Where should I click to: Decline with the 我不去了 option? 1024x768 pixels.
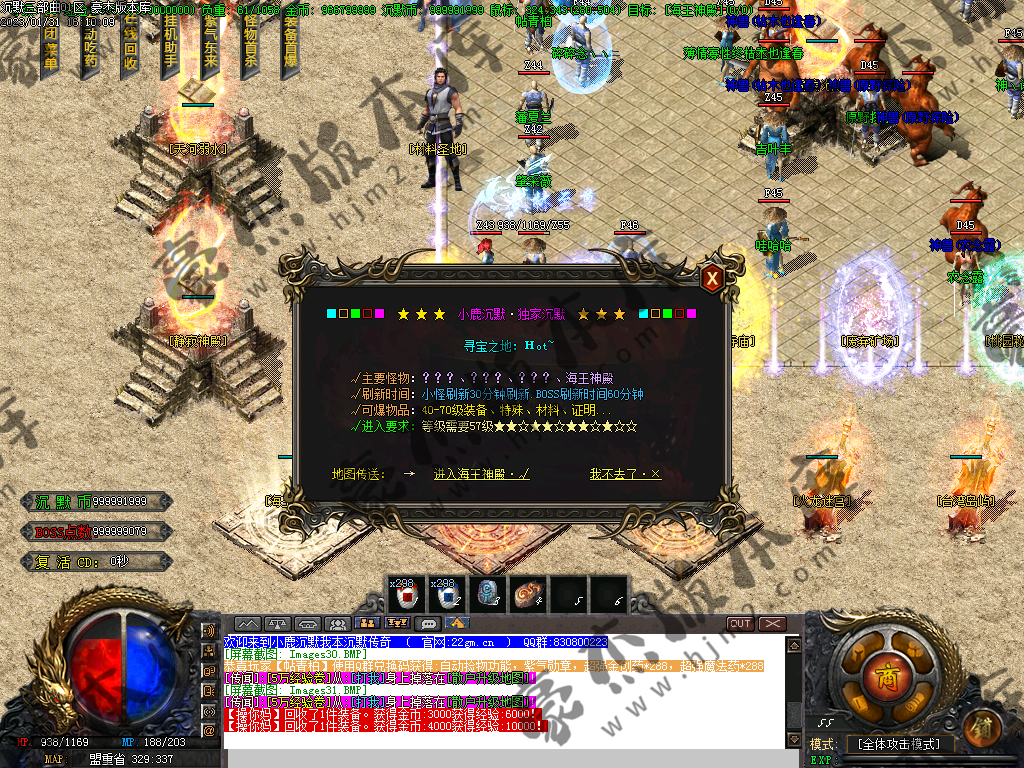pos(625,474)
